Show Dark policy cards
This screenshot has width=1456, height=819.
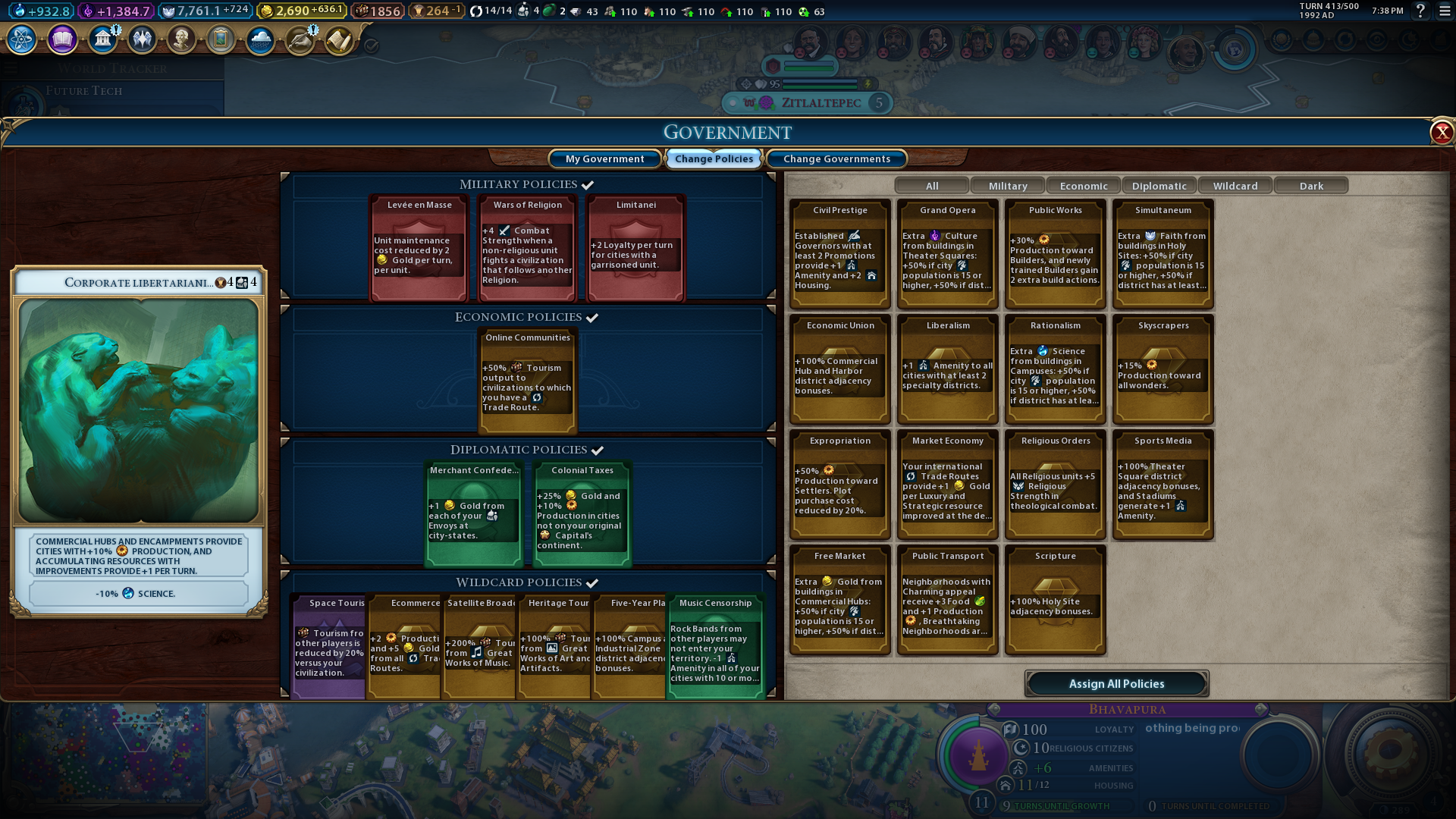[1310, 186]
